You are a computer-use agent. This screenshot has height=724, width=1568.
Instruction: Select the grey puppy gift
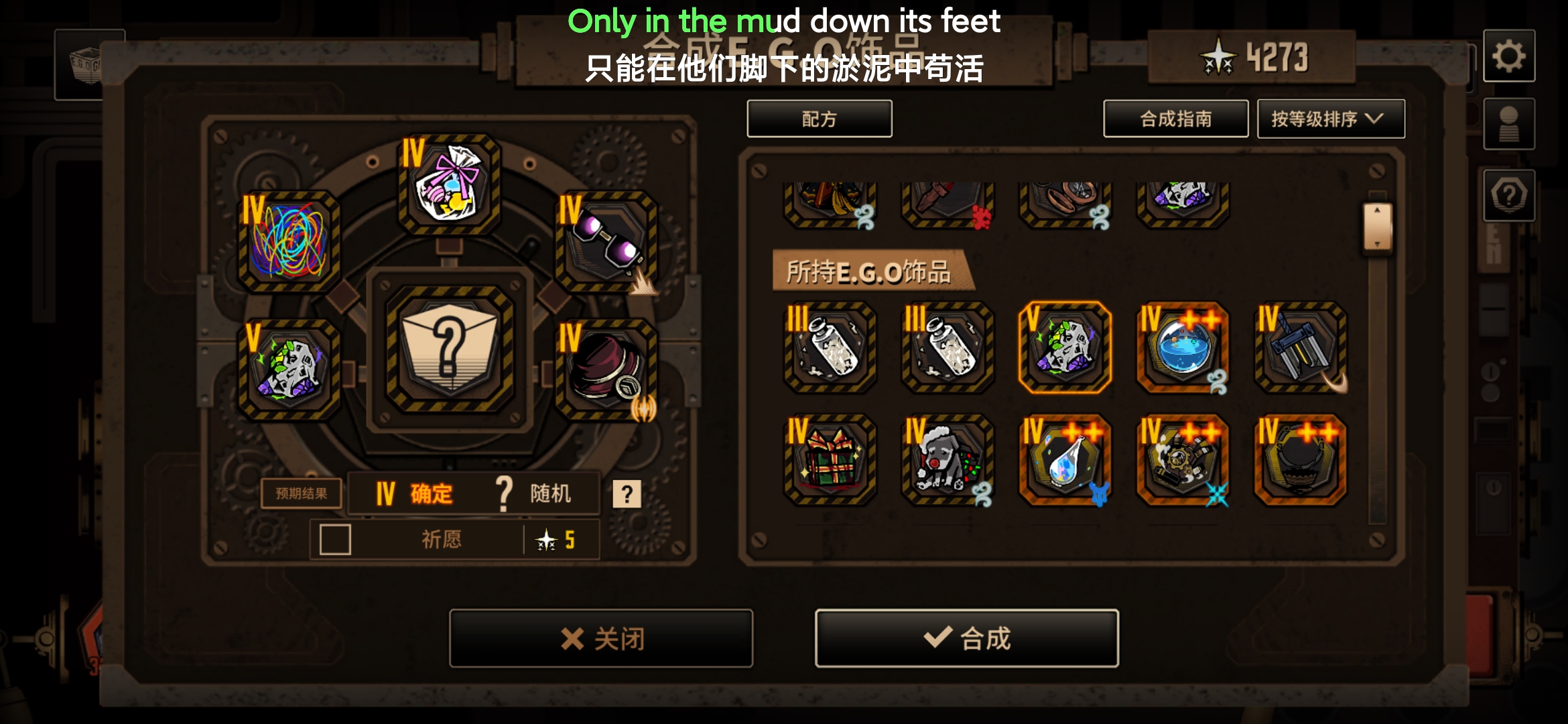pyautogui.click(x=947, y=460)
